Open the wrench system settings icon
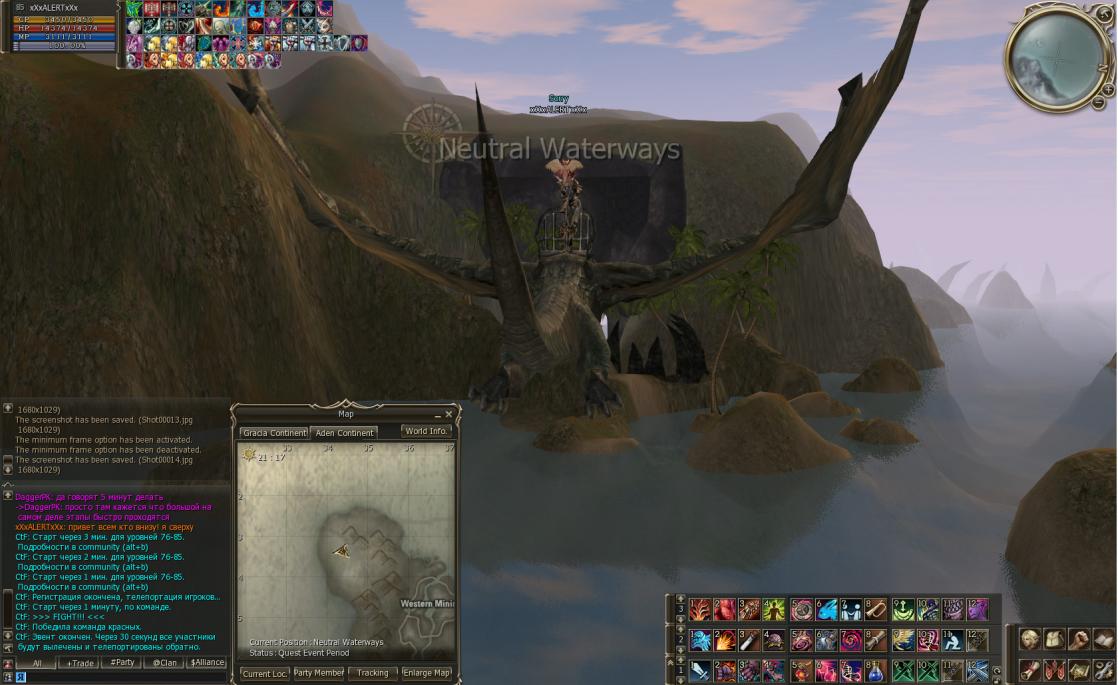Image resolution: width=1118 pixels, height=685 pixels. [x=1103, y=669]
